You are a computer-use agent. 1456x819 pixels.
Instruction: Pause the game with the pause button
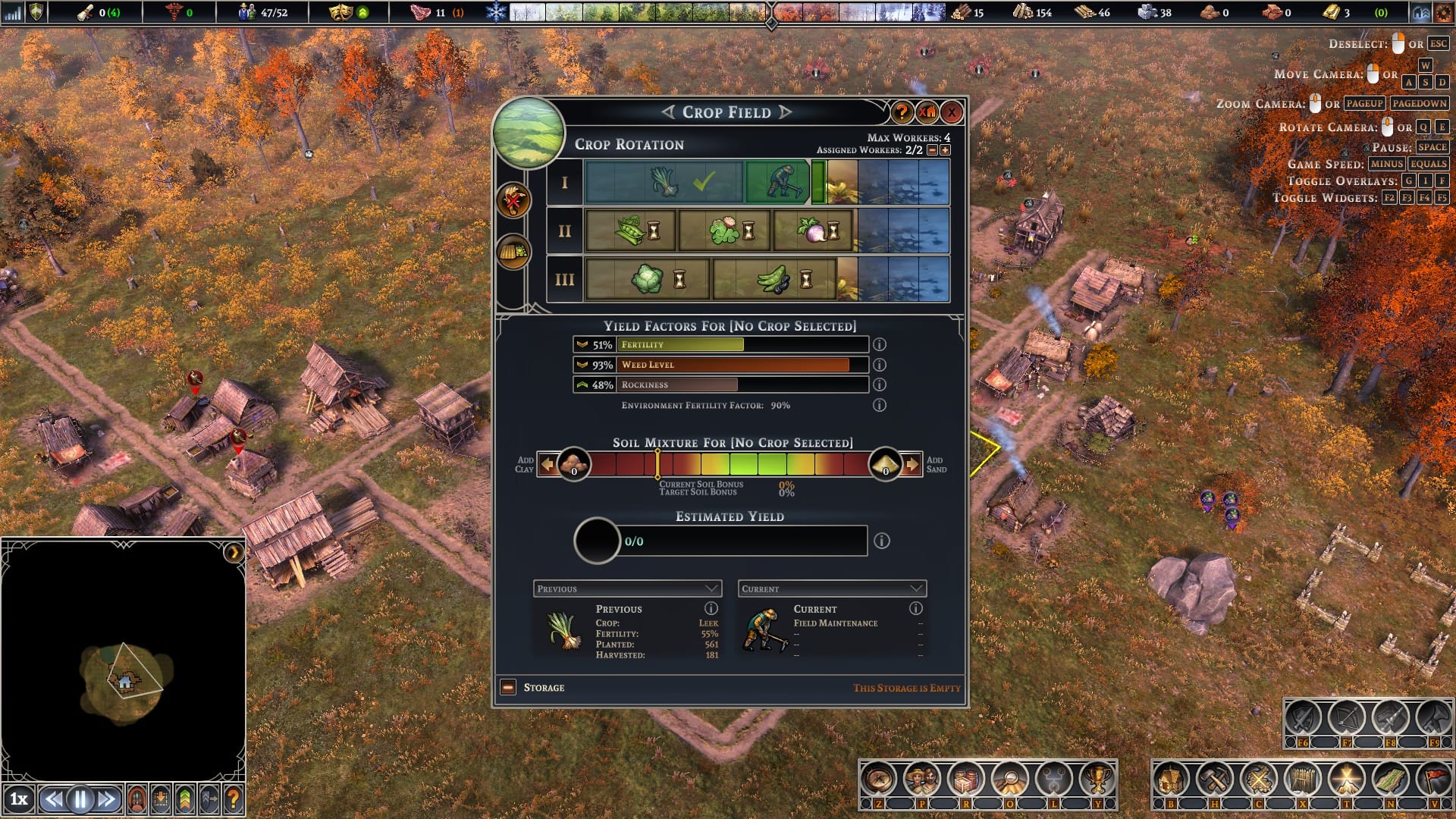[80, 799]
